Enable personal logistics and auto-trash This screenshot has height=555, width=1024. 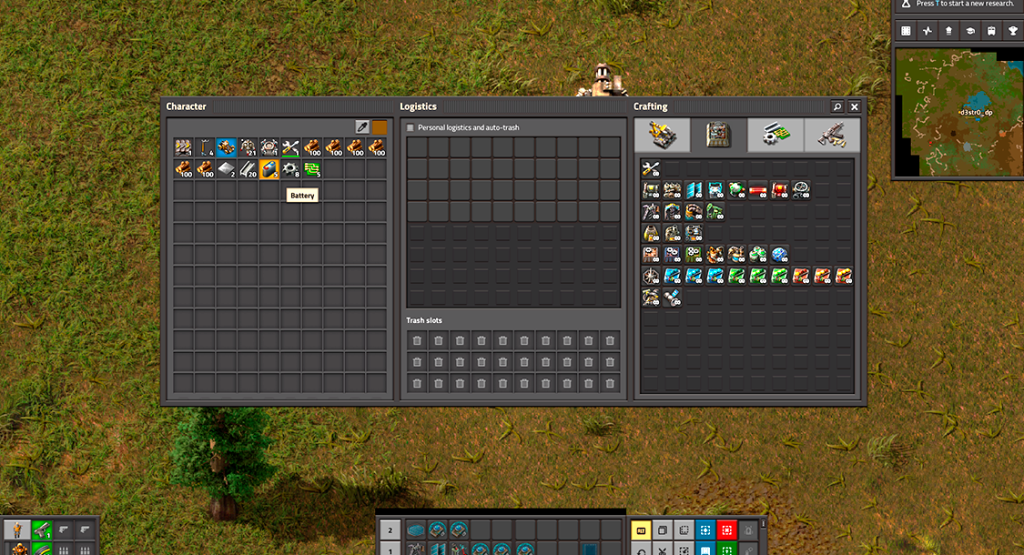pos(410,128)
